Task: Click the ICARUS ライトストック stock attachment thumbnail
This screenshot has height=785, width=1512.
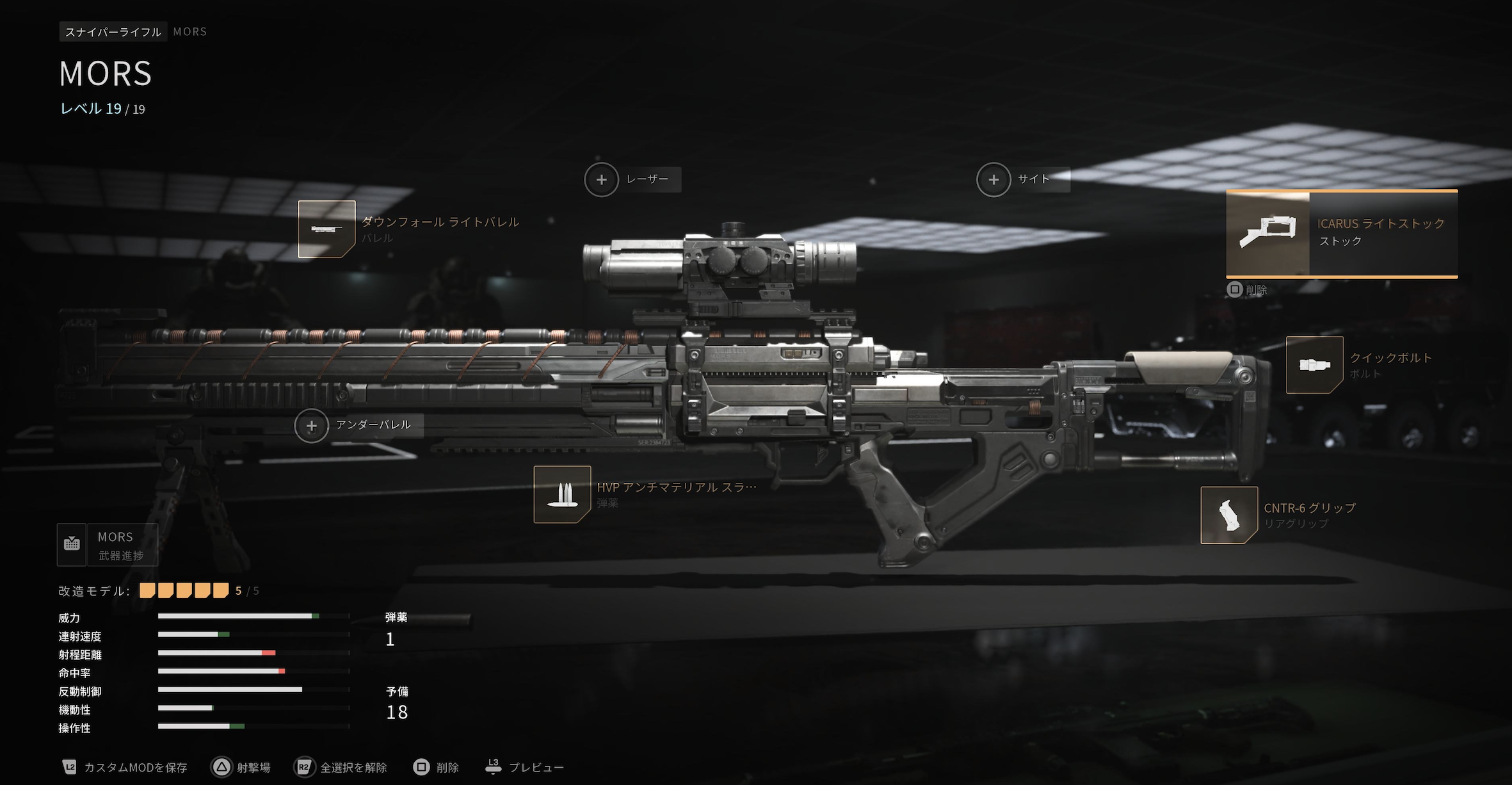Action: pyautogui.click(x=1268, y=232)
